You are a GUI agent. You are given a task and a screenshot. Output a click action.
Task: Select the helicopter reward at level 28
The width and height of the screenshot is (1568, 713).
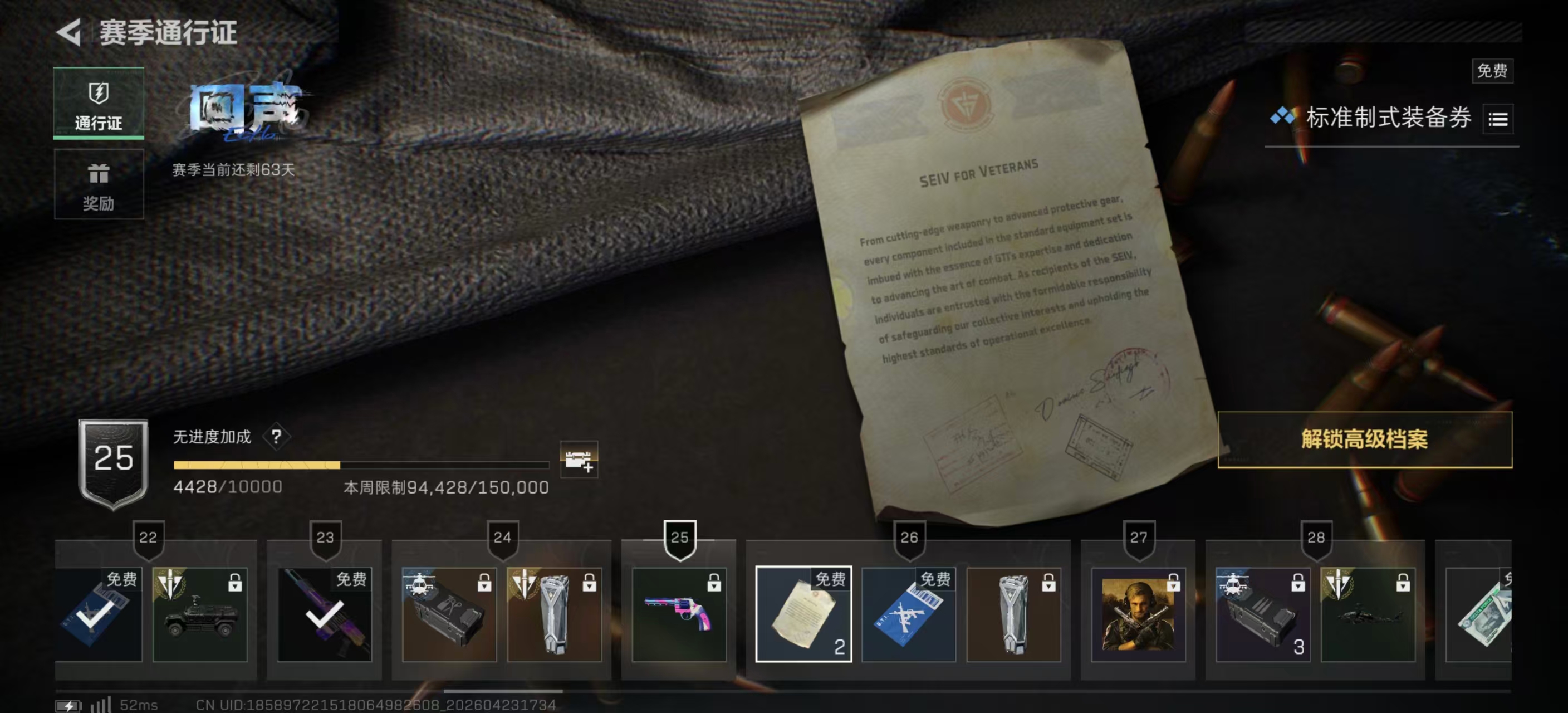pos(1367,614)
